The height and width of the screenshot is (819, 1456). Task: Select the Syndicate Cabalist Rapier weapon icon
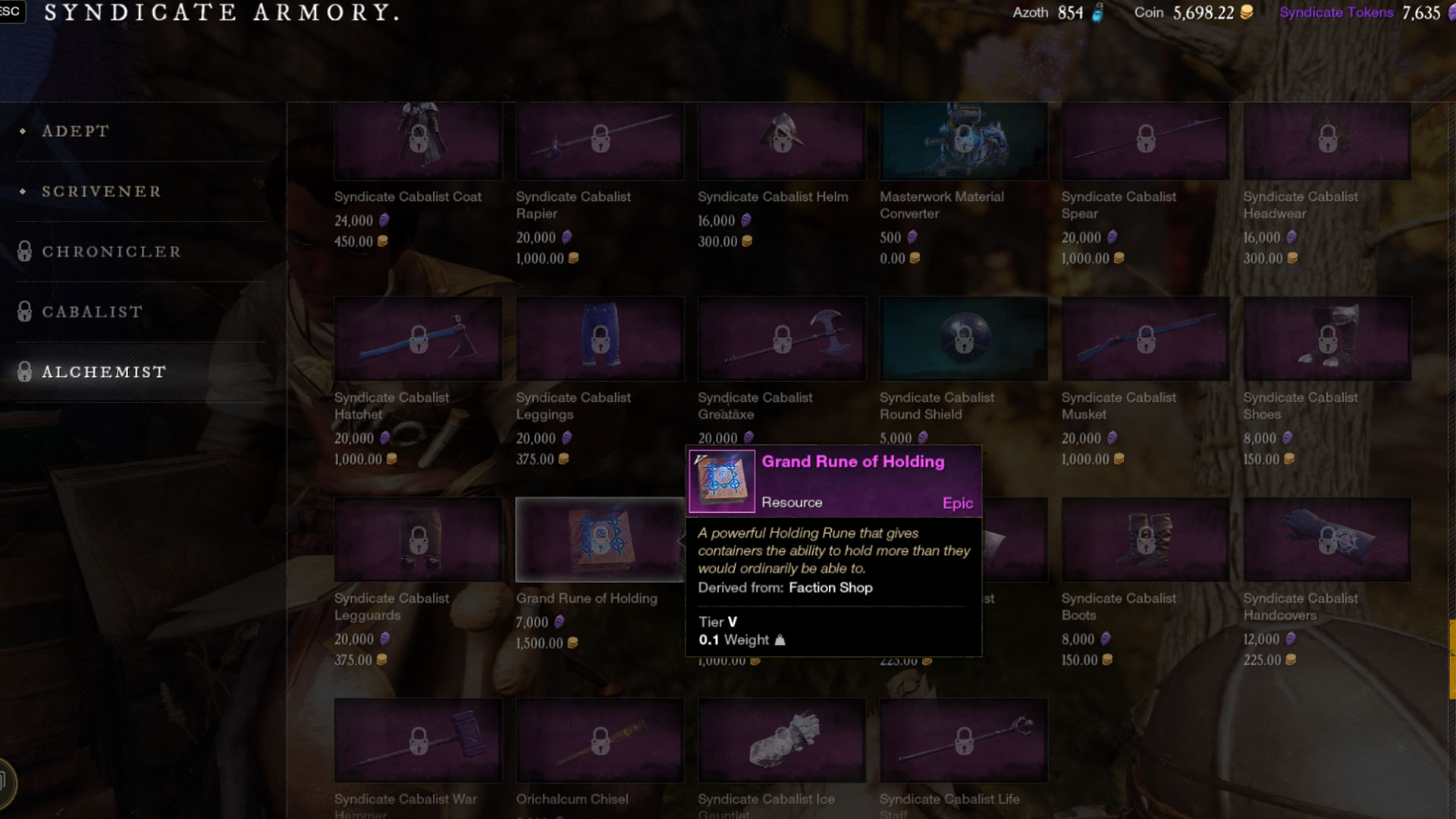click(599, 141)
